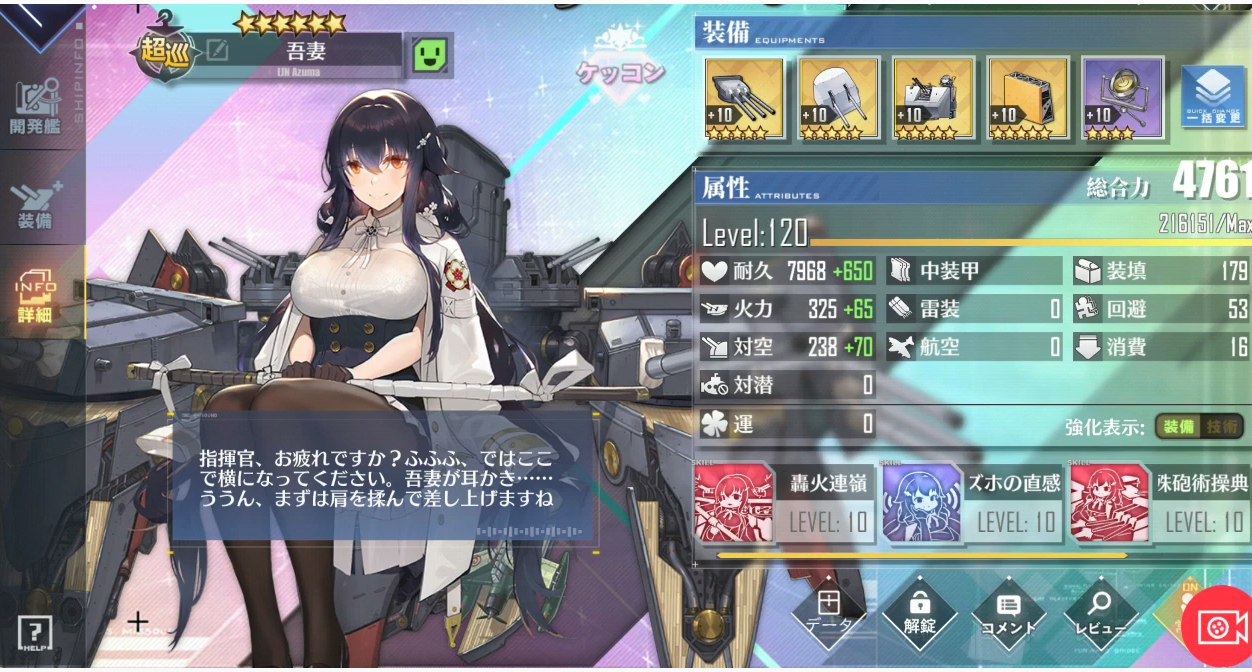The width and height of the screenshot is (1252, 672).
Task: Select the purple radar equipment slot
Action: [1121, 98]
